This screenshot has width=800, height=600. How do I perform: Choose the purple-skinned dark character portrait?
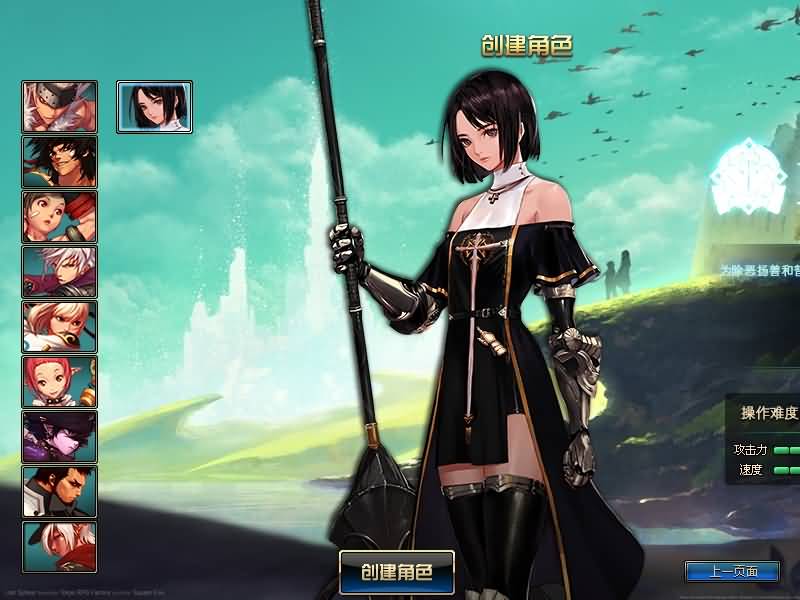coord(60,437)
